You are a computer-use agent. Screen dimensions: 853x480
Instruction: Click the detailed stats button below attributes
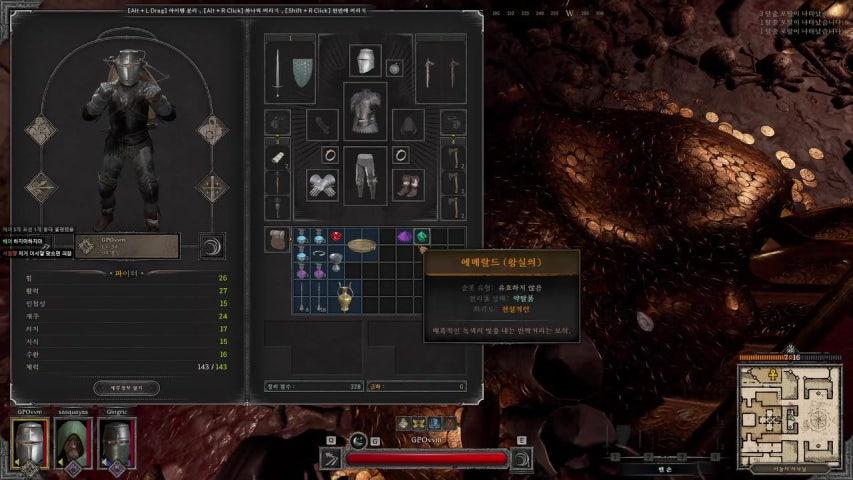pos(126,387)
